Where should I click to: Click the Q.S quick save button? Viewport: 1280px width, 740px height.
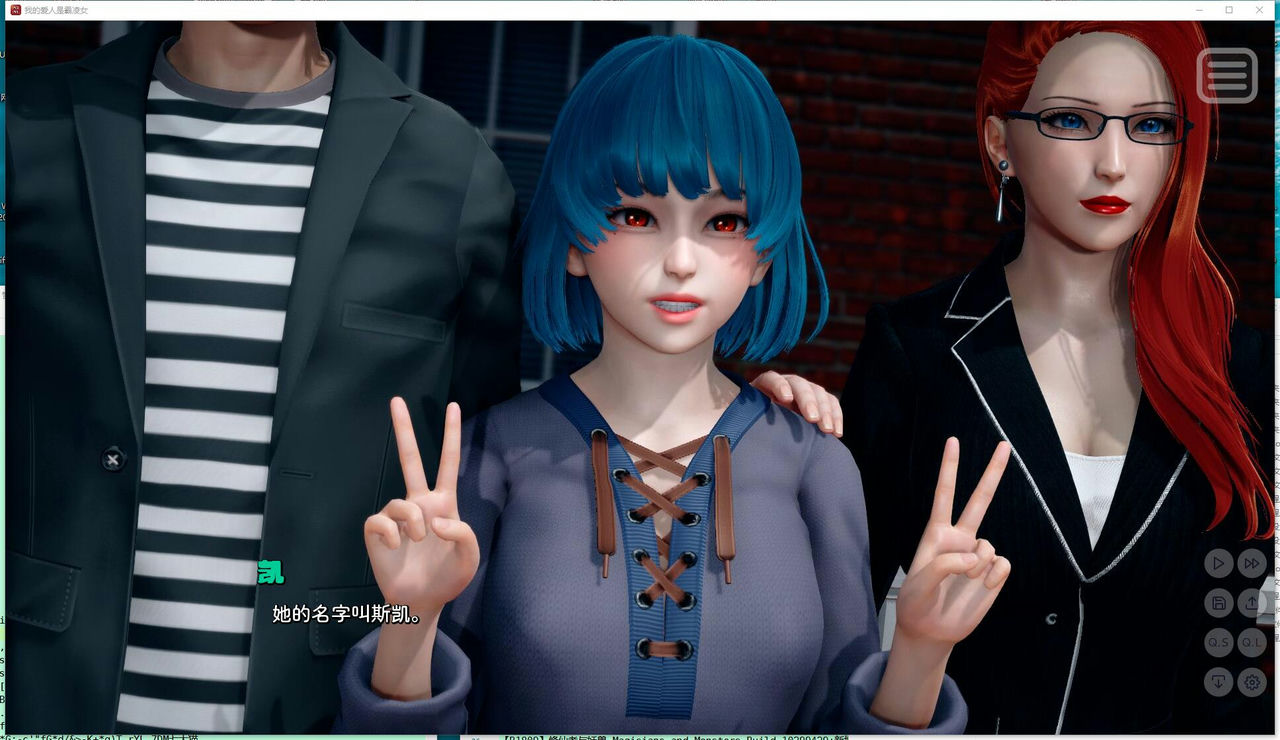click(x=1218, y=643)
